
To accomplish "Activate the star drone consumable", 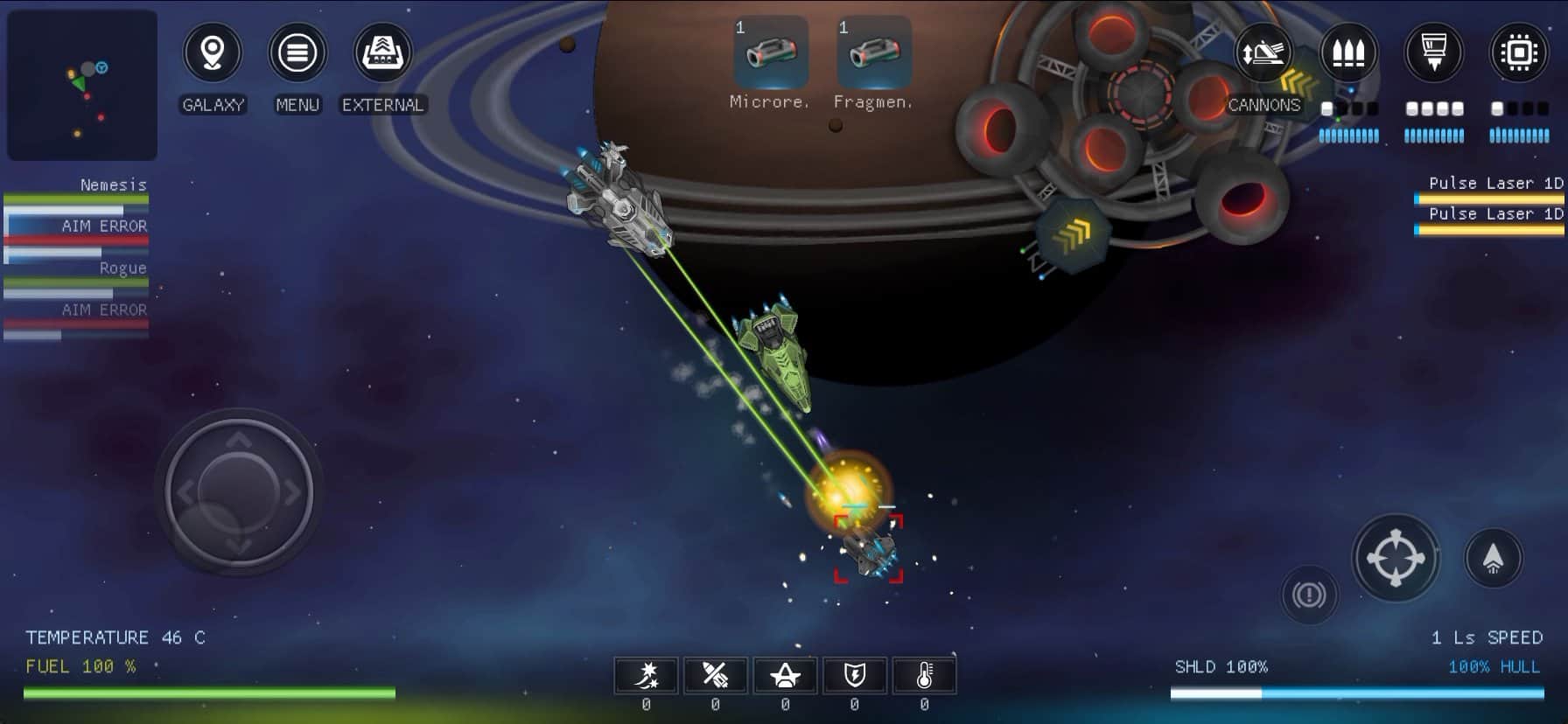I will pos(785,675).
